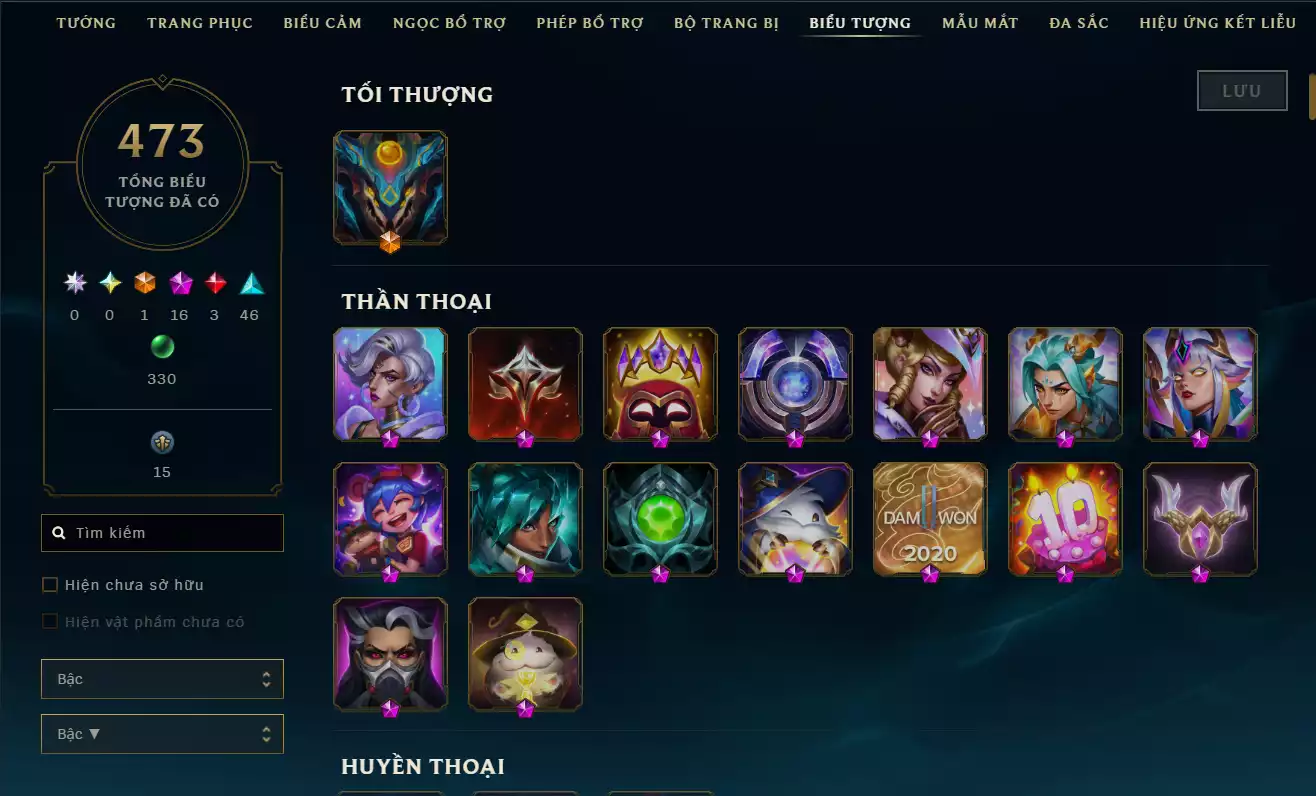Click the crest token icon showing 15

(x=162, y=442)
